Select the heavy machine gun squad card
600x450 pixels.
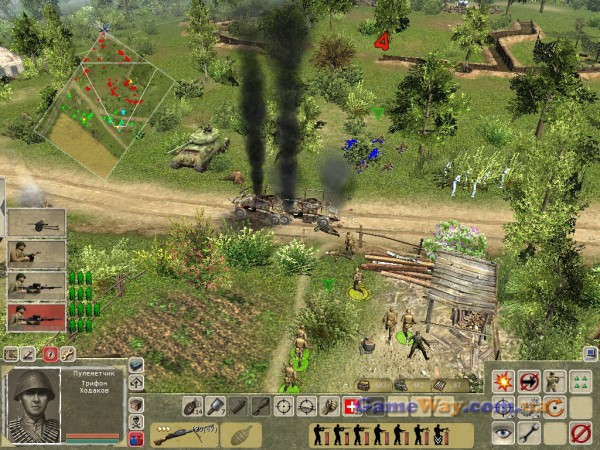coord(36,222)
